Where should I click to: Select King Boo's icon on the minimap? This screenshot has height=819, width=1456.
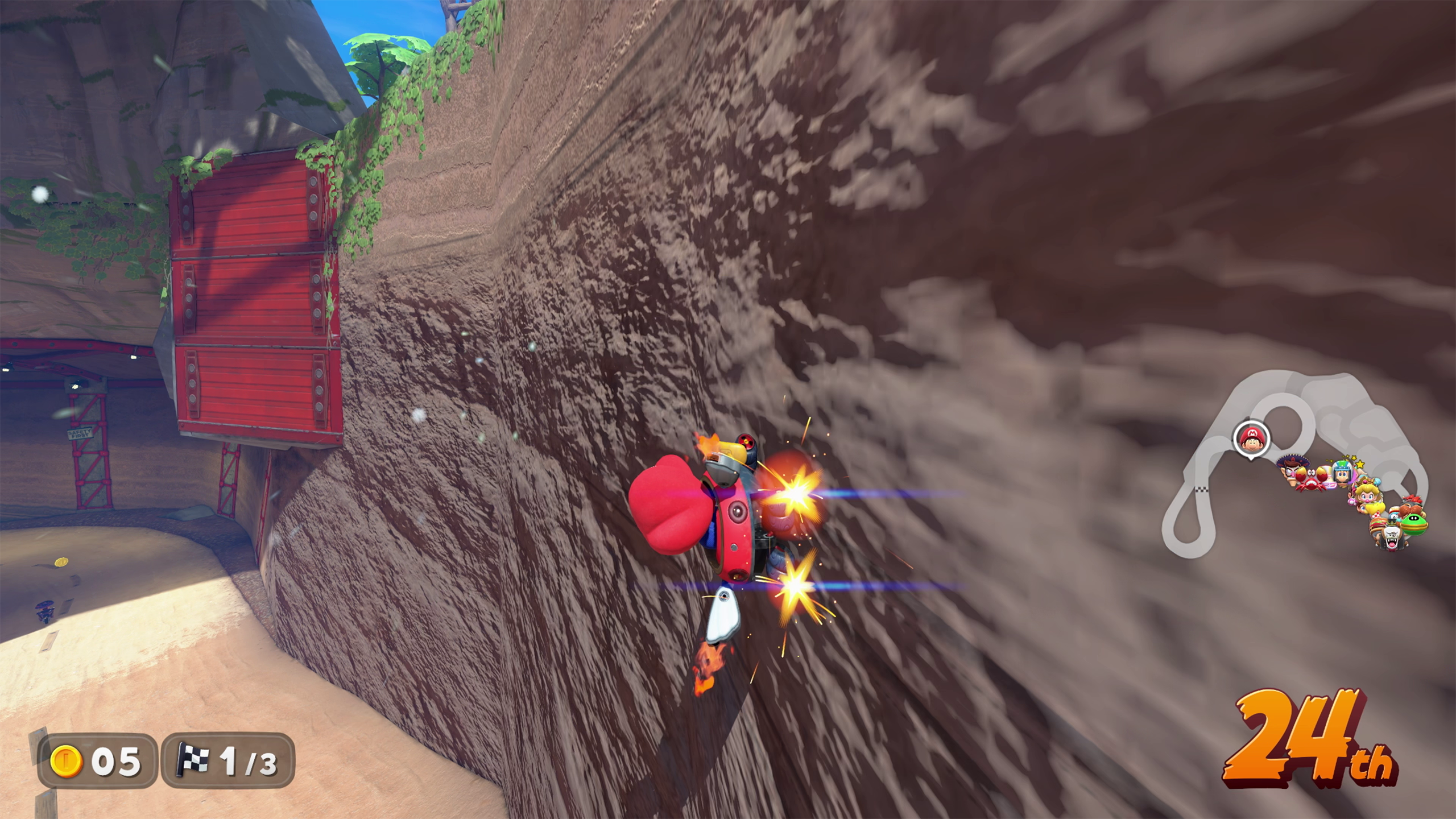pyautogui.click(x=1391, y=536)
